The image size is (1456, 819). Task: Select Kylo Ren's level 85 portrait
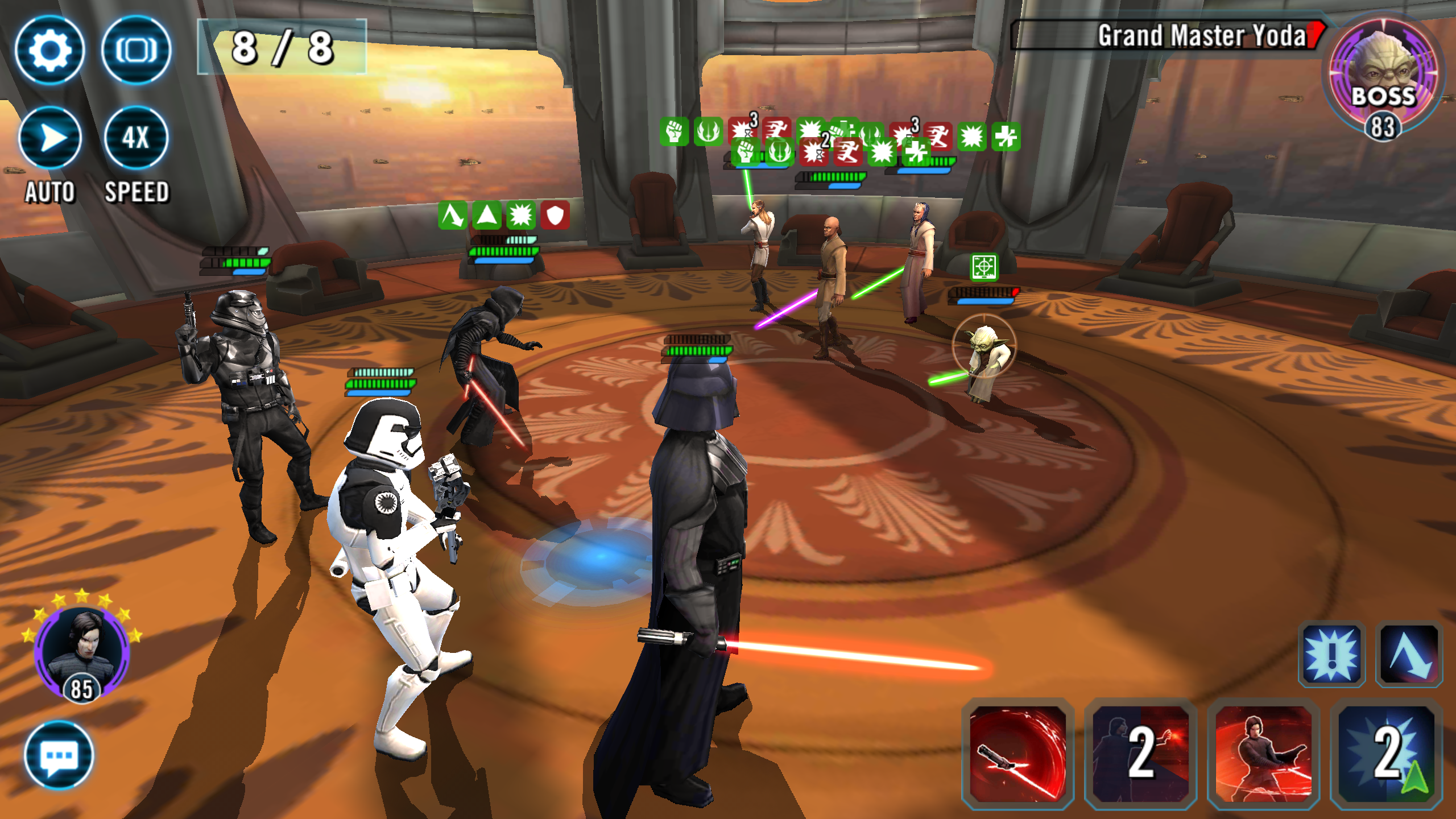82,652
